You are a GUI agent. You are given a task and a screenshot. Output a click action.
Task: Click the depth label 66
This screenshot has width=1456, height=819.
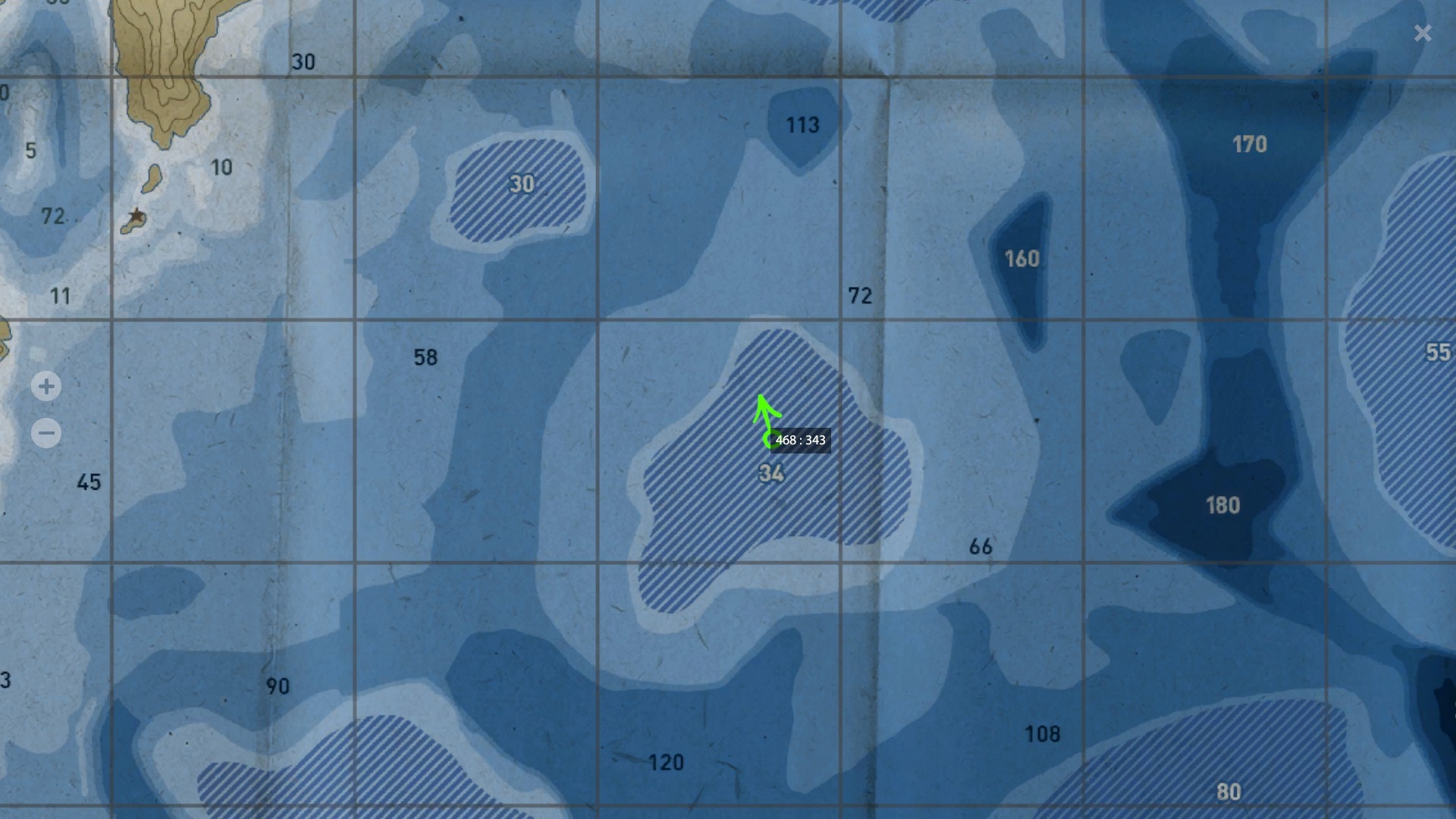(980, 546)
